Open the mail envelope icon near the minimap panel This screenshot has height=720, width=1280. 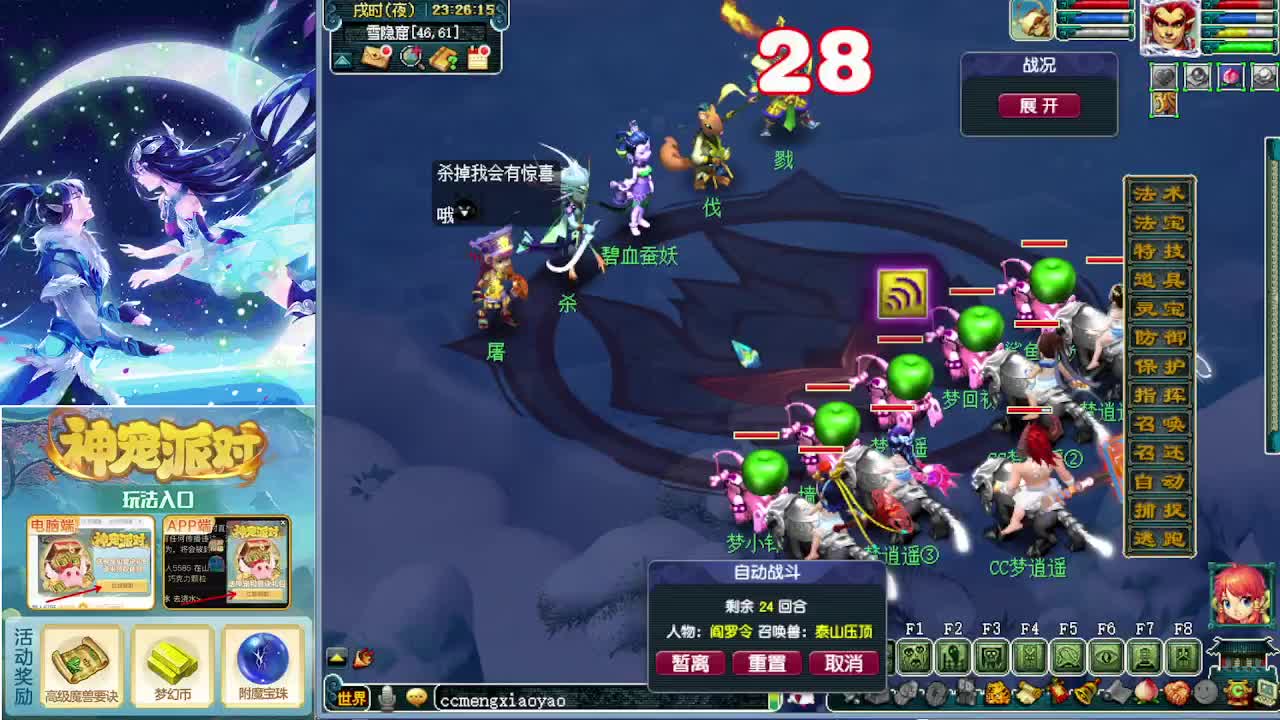376,57
